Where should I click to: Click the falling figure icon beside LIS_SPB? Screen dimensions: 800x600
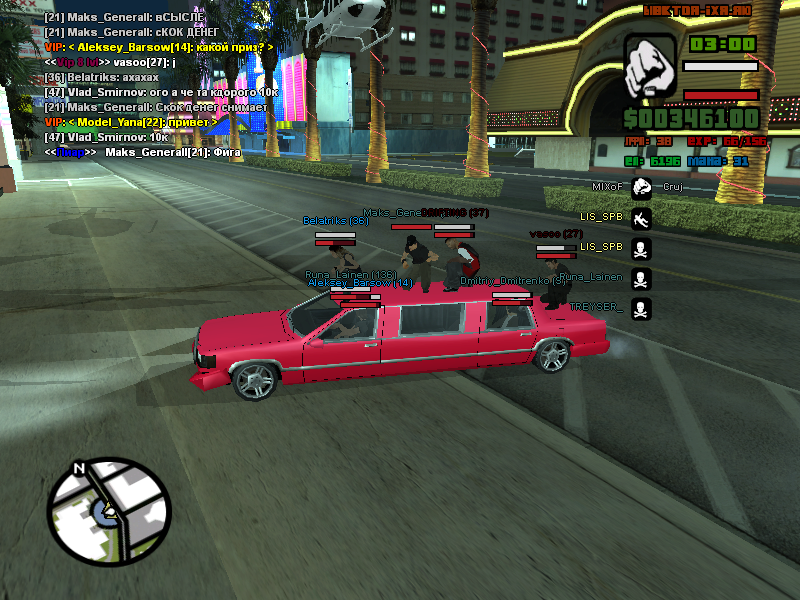641,217
